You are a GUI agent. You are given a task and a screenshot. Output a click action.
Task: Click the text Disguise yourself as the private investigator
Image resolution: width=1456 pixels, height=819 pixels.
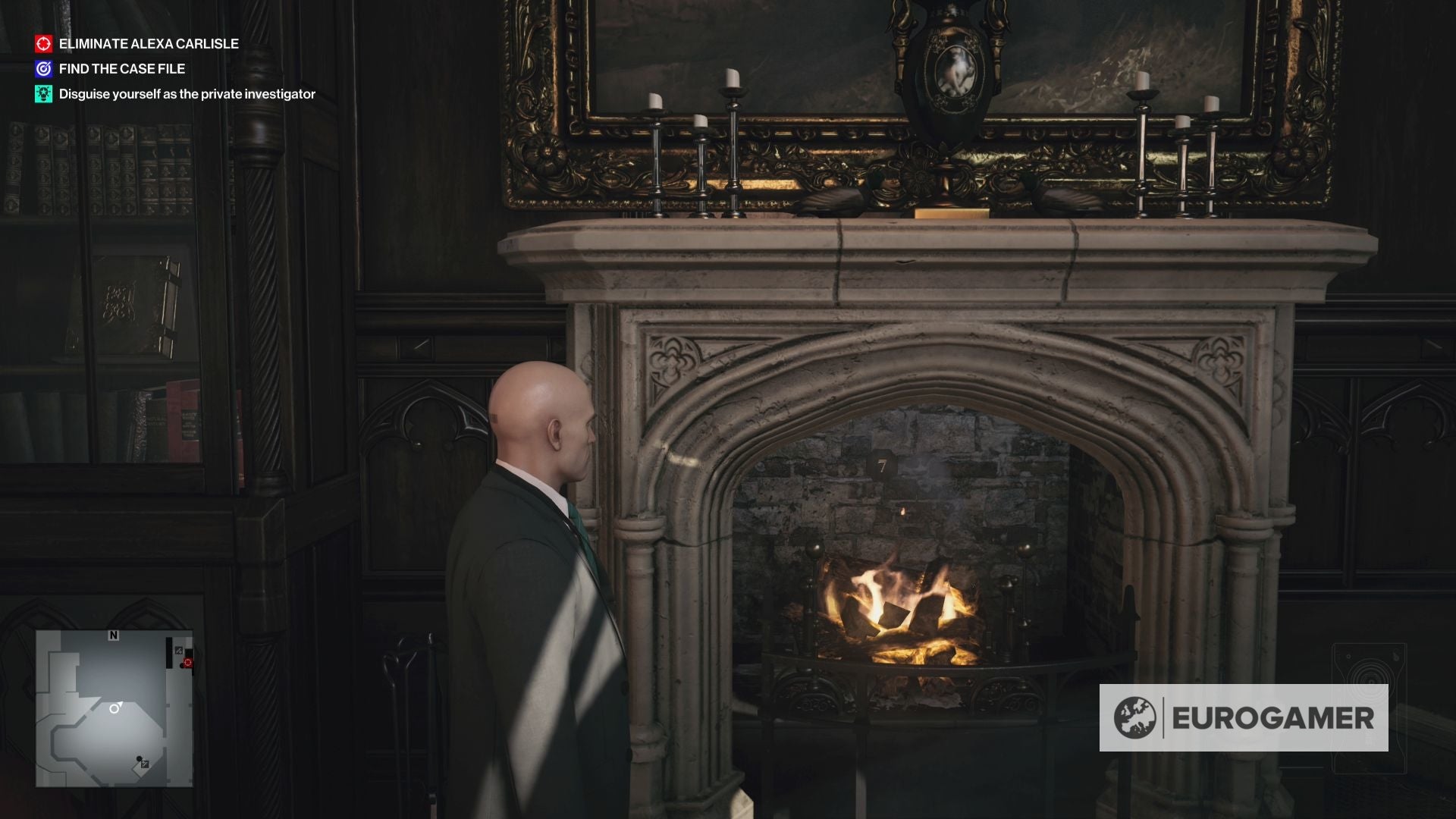point(187,95)
